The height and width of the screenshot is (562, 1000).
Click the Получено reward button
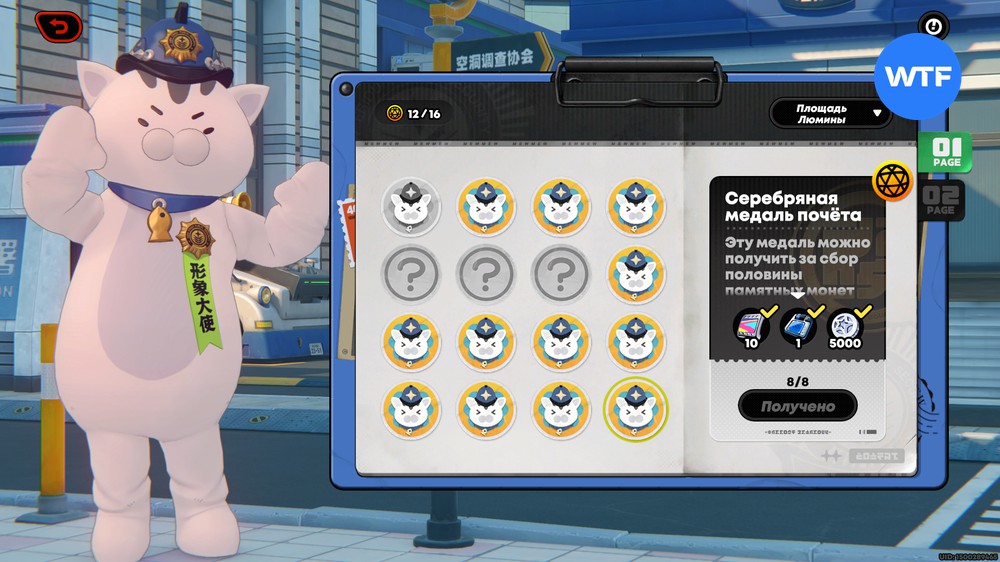[x=798, y=406]
